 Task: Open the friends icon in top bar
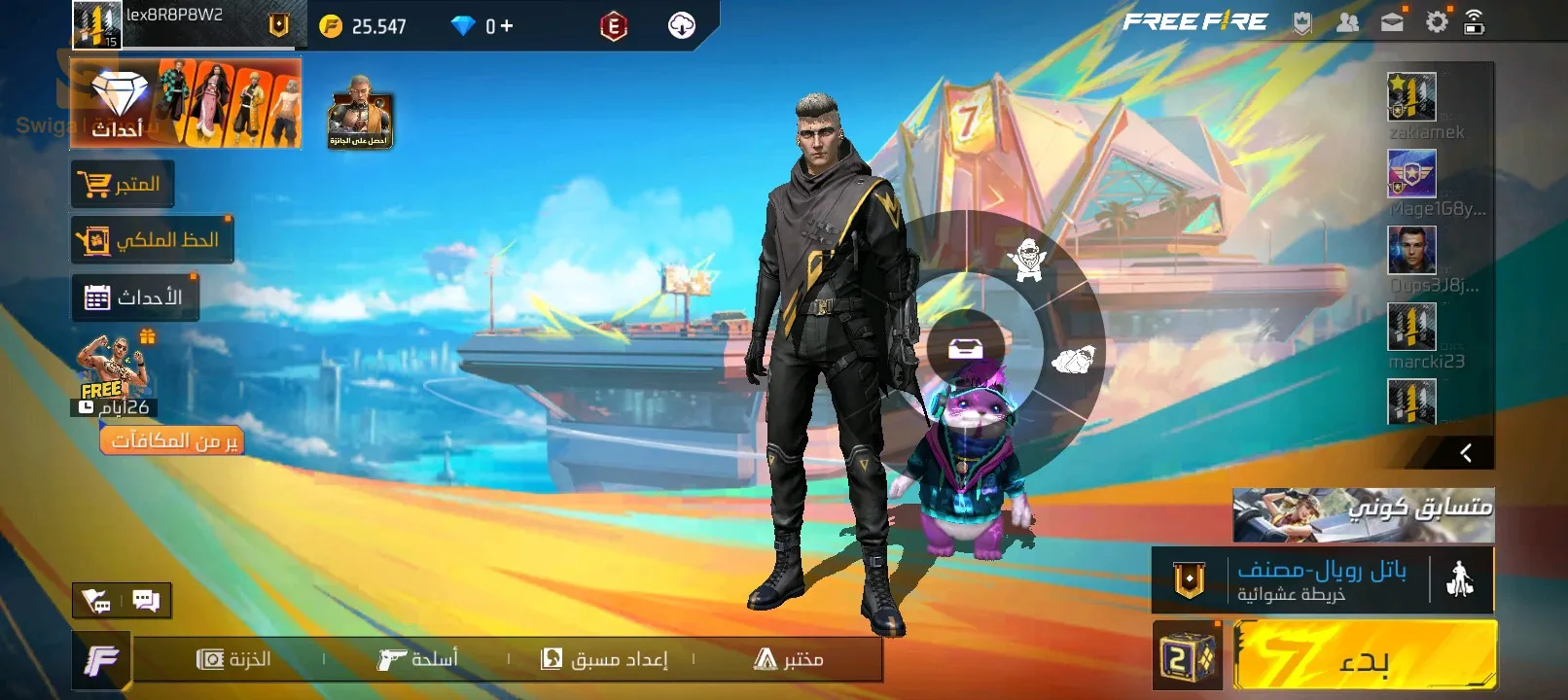click(1347, 21)
